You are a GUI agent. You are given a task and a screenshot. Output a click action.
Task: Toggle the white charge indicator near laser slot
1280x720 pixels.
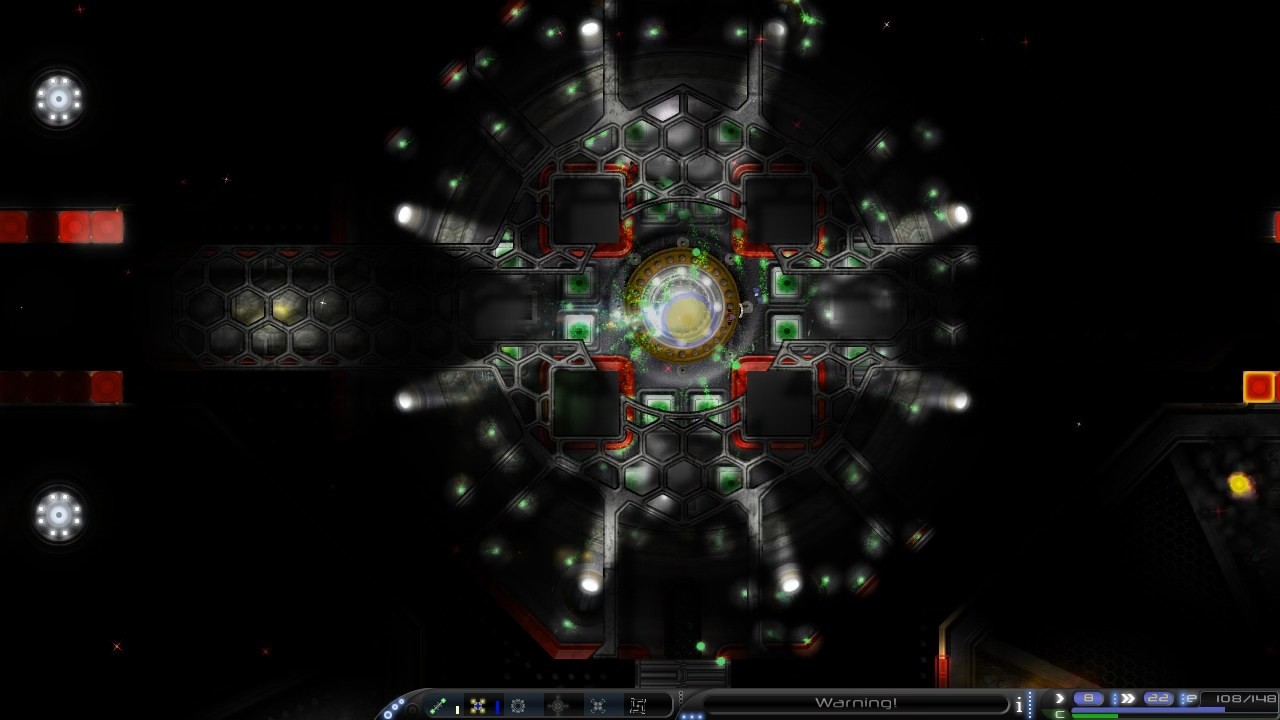(x=457, y=707)
